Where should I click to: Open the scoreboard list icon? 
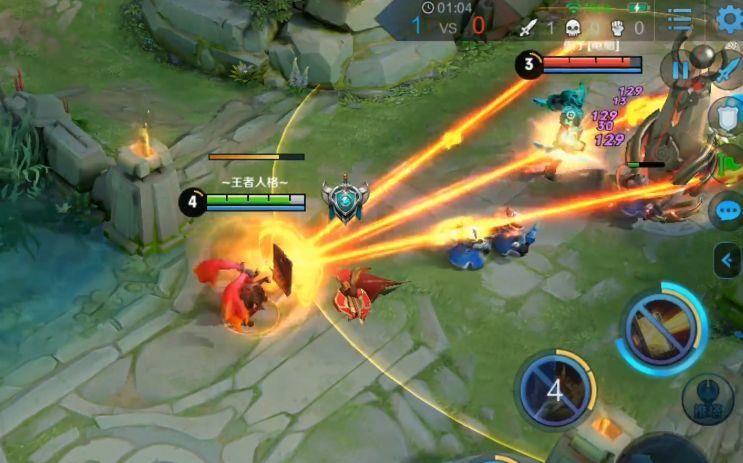click(x=680, y=20)
